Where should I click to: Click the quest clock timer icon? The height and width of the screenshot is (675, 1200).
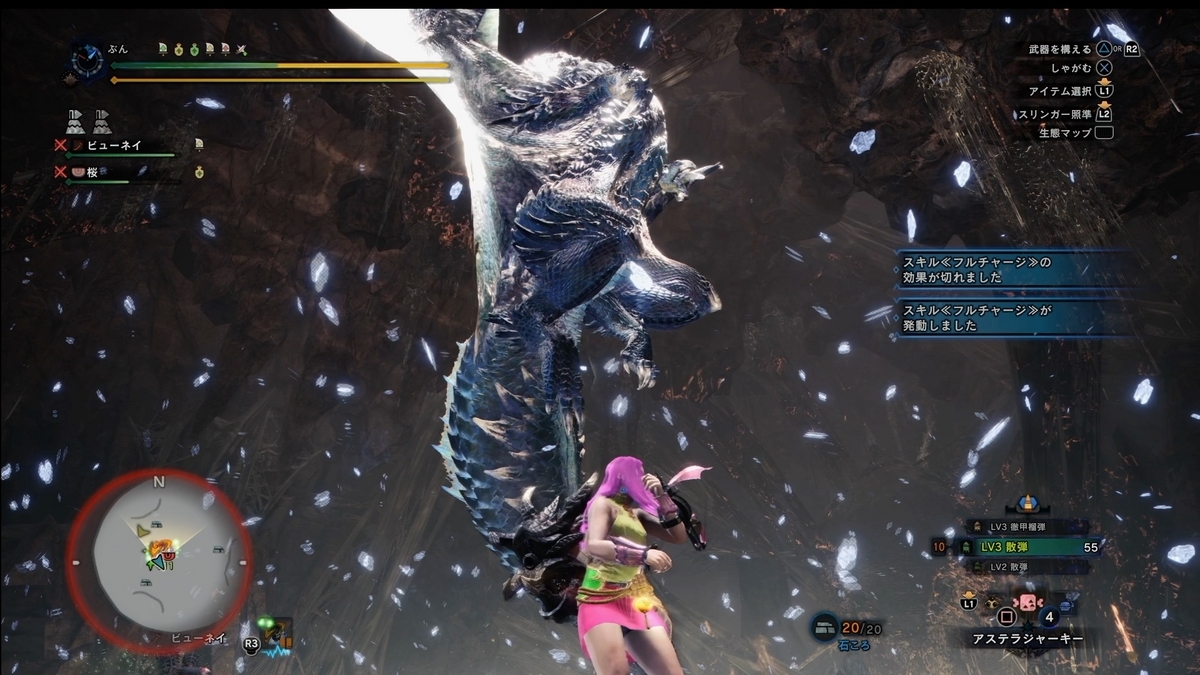click(89, 60)
